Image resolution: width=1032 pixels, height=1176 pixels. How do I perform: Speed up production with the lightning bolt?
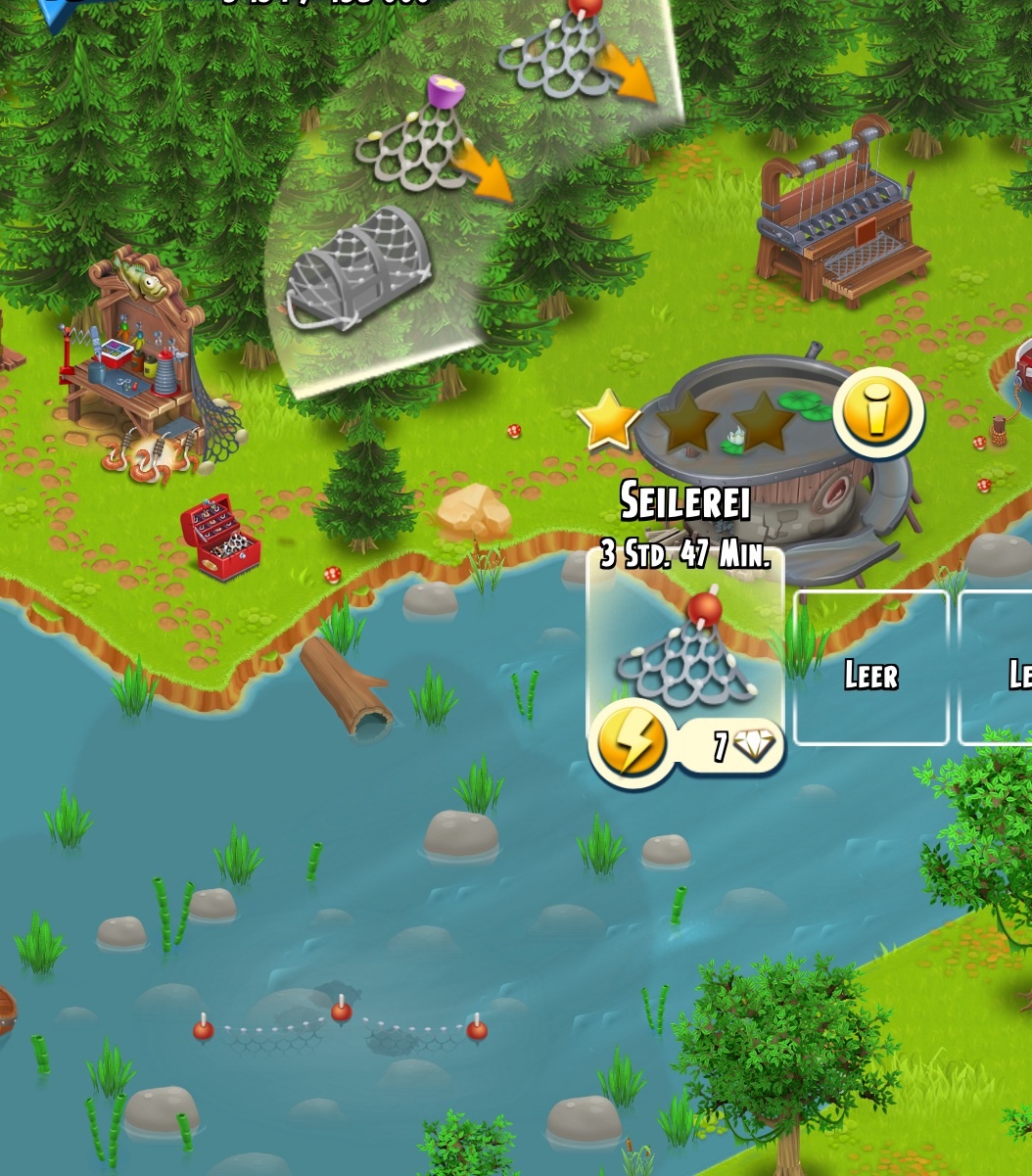[632, 744]
